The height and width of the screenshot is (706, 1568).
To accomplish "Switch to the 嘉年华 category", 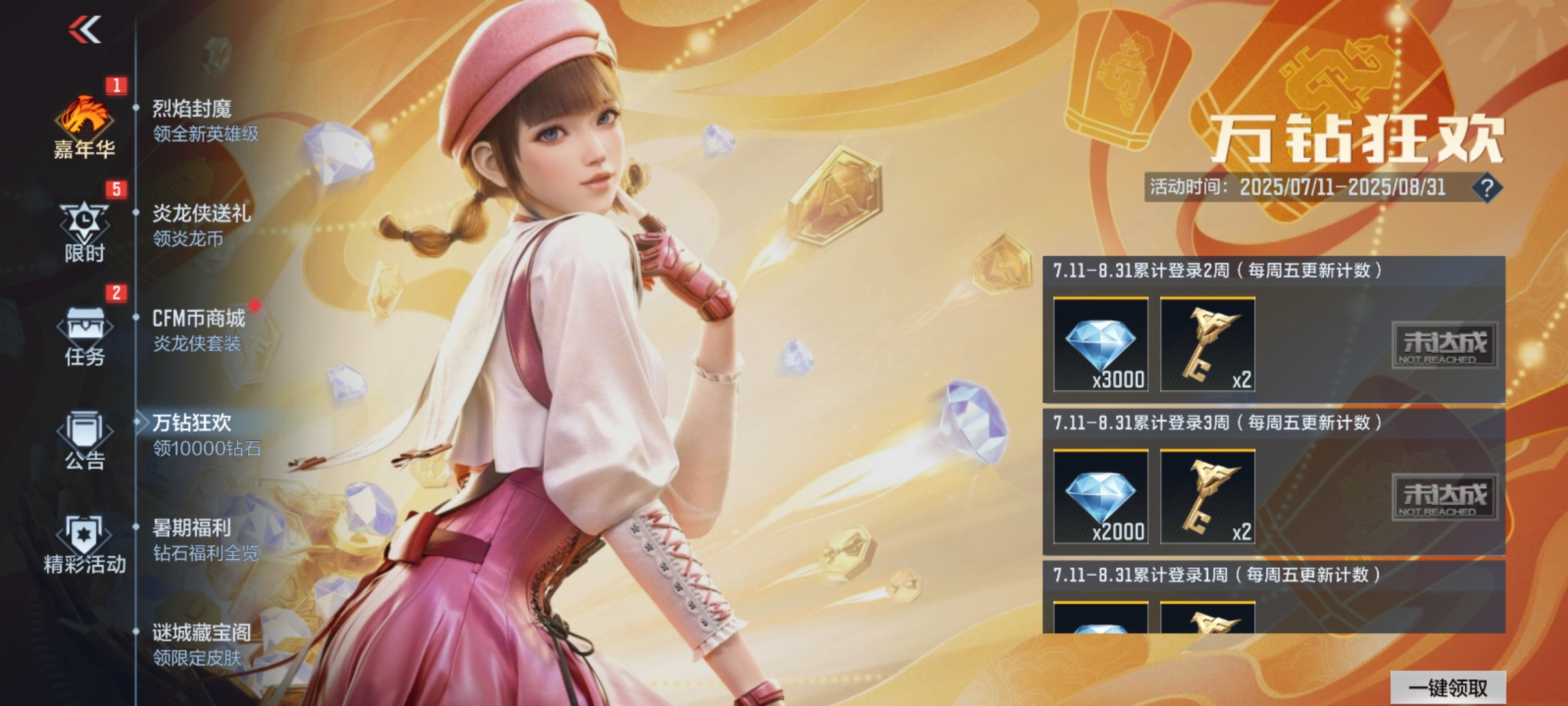I will click(84, 128).
